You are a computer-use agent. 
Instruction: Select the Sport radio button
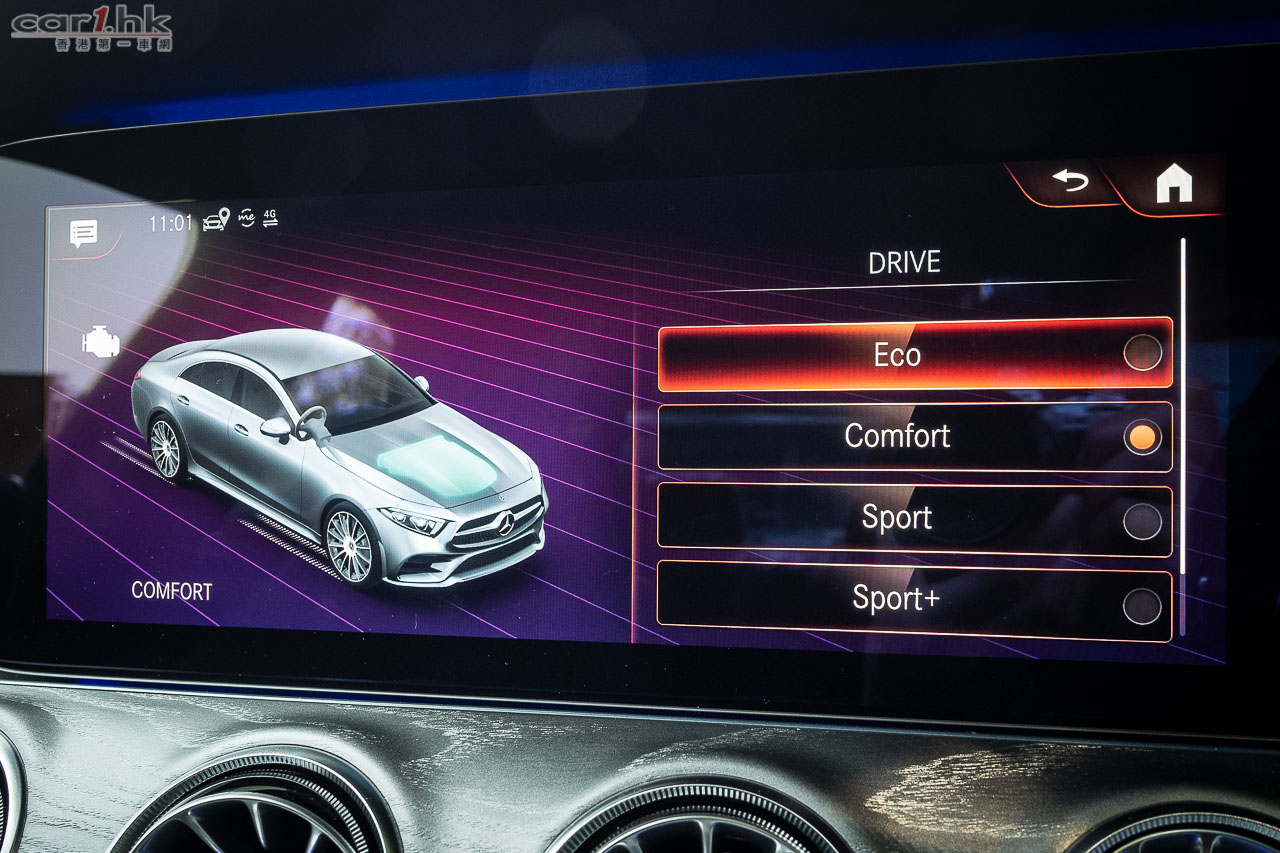click(x=1143, y=517)
